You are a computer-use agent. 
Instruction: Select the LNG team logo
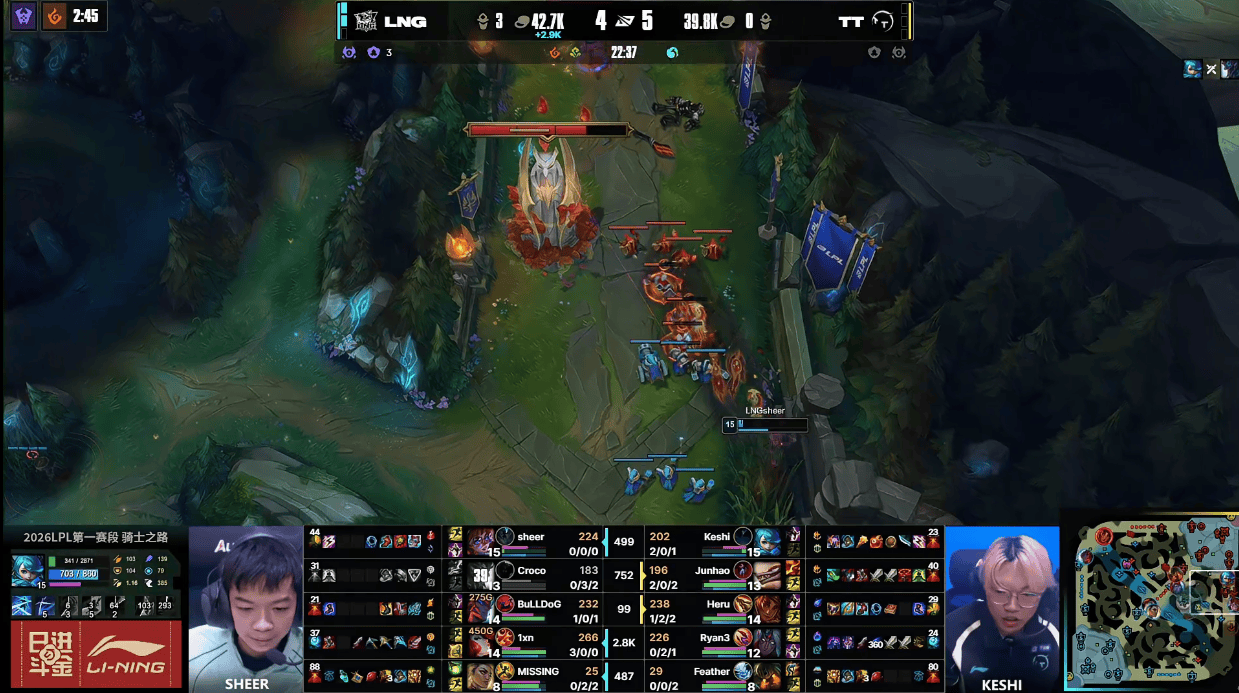coord(365,21)
